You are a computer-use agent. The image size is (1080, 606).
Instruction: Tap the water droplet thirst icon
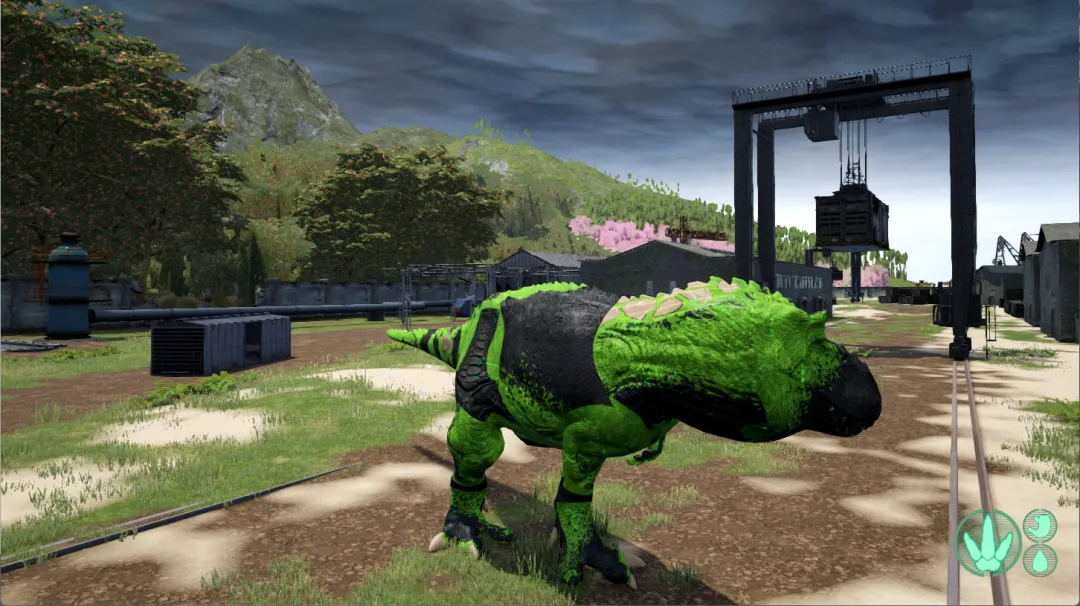click(1040, 560)
